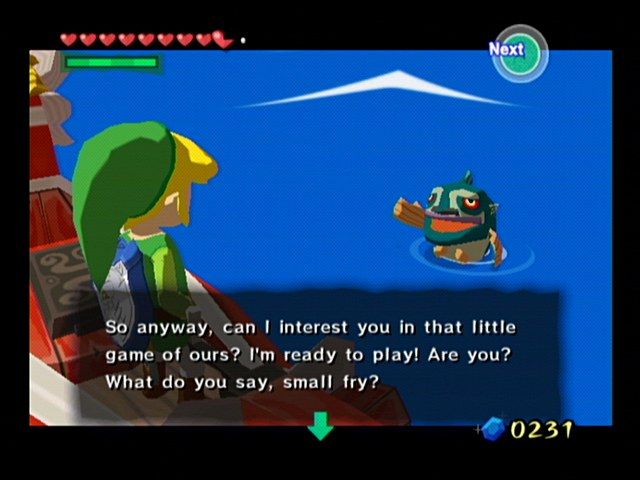The image size is (640, 480).
Task: Click the Next button to advance dialogue
Action: 517,51
